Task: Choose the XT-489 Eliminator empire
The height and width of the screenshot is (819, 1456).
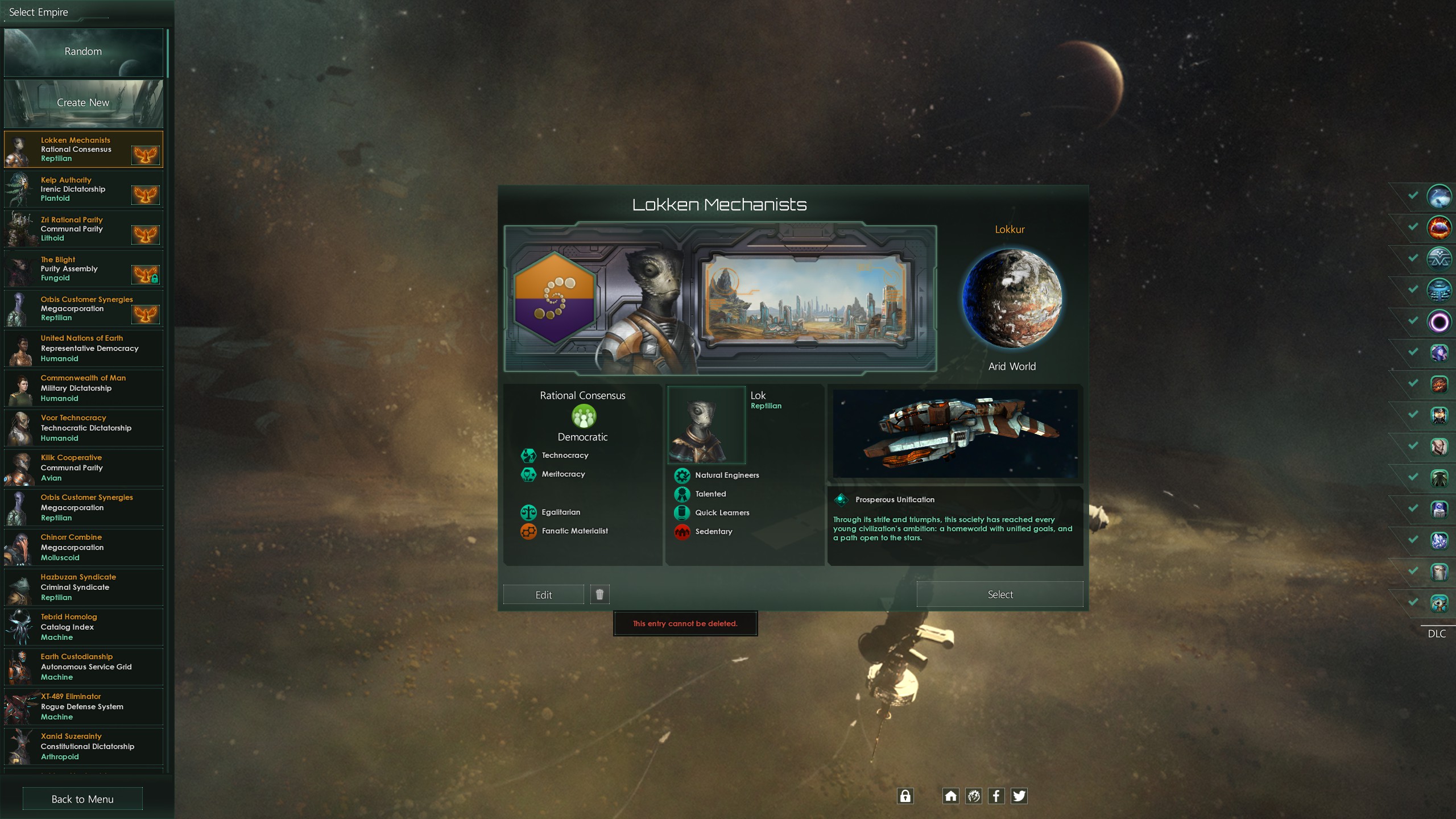Action: 83,707
